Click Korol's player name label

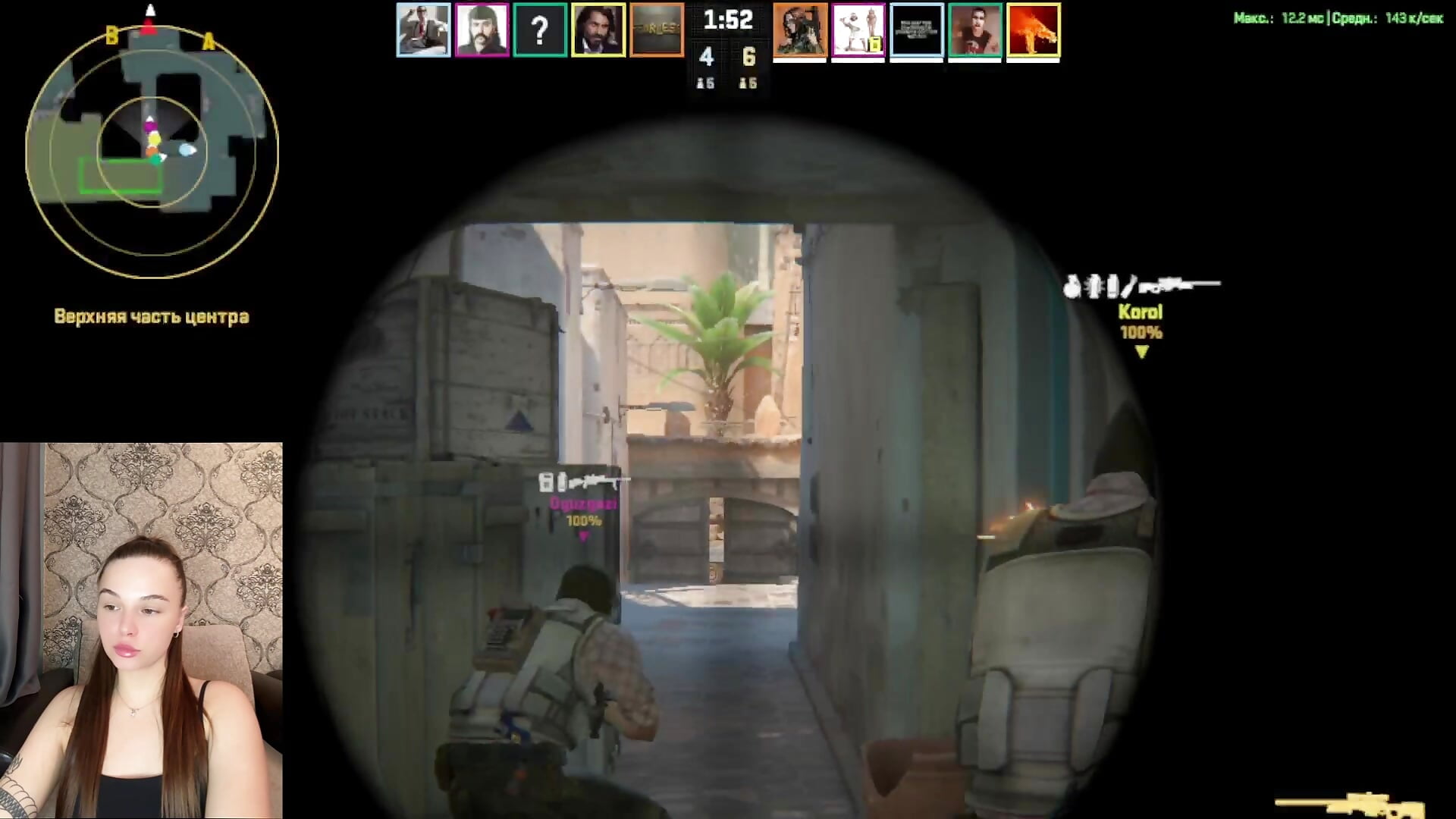(1142, 312)
